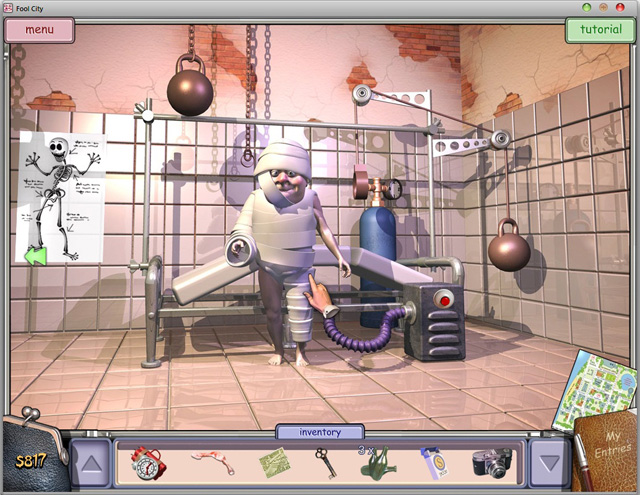Viewport: 640px width, 495px height.
Task: Start the tutorial
Action: coord(600,29)
